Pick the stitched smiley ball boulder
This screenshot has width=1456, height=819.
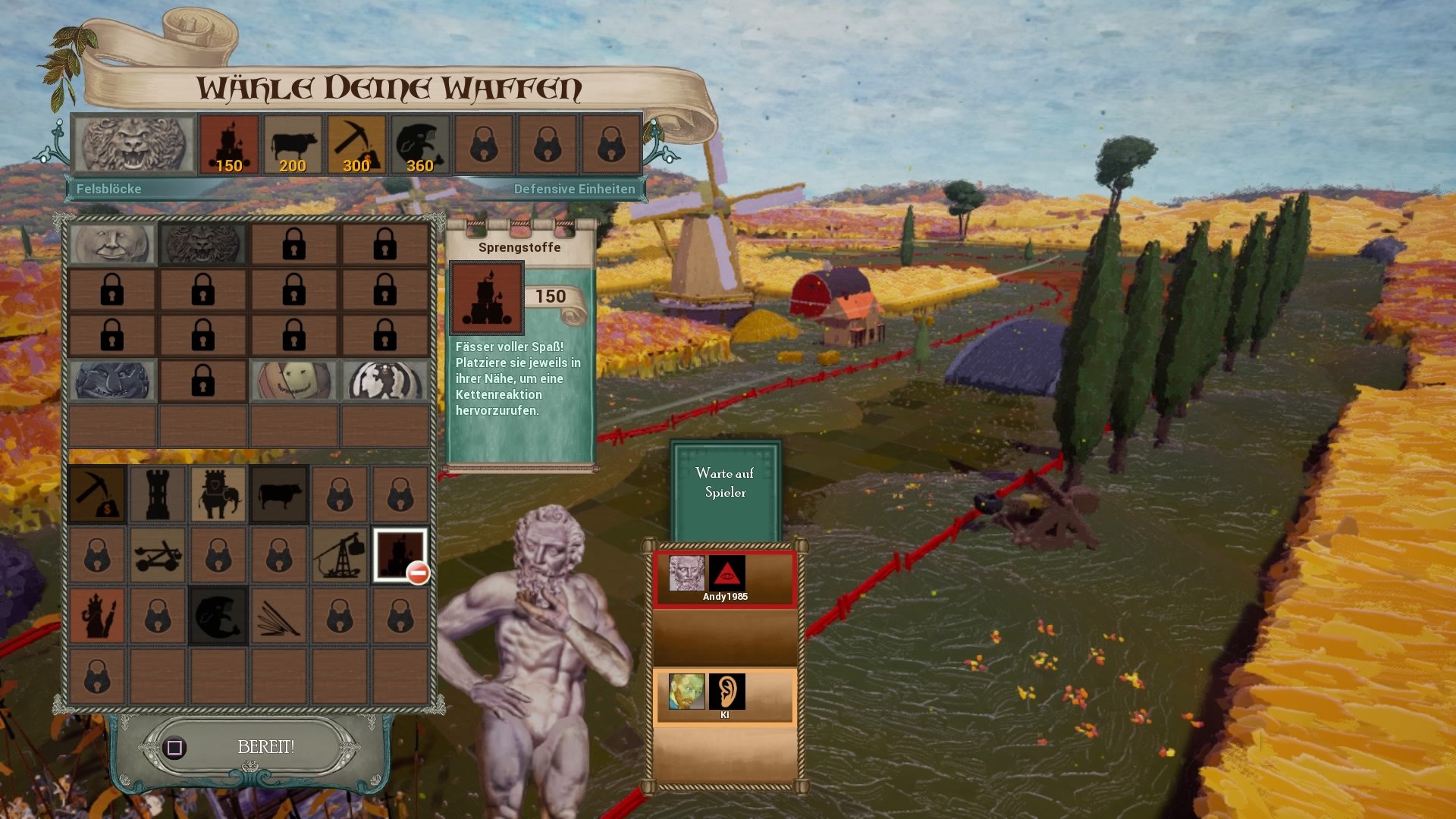293,380
